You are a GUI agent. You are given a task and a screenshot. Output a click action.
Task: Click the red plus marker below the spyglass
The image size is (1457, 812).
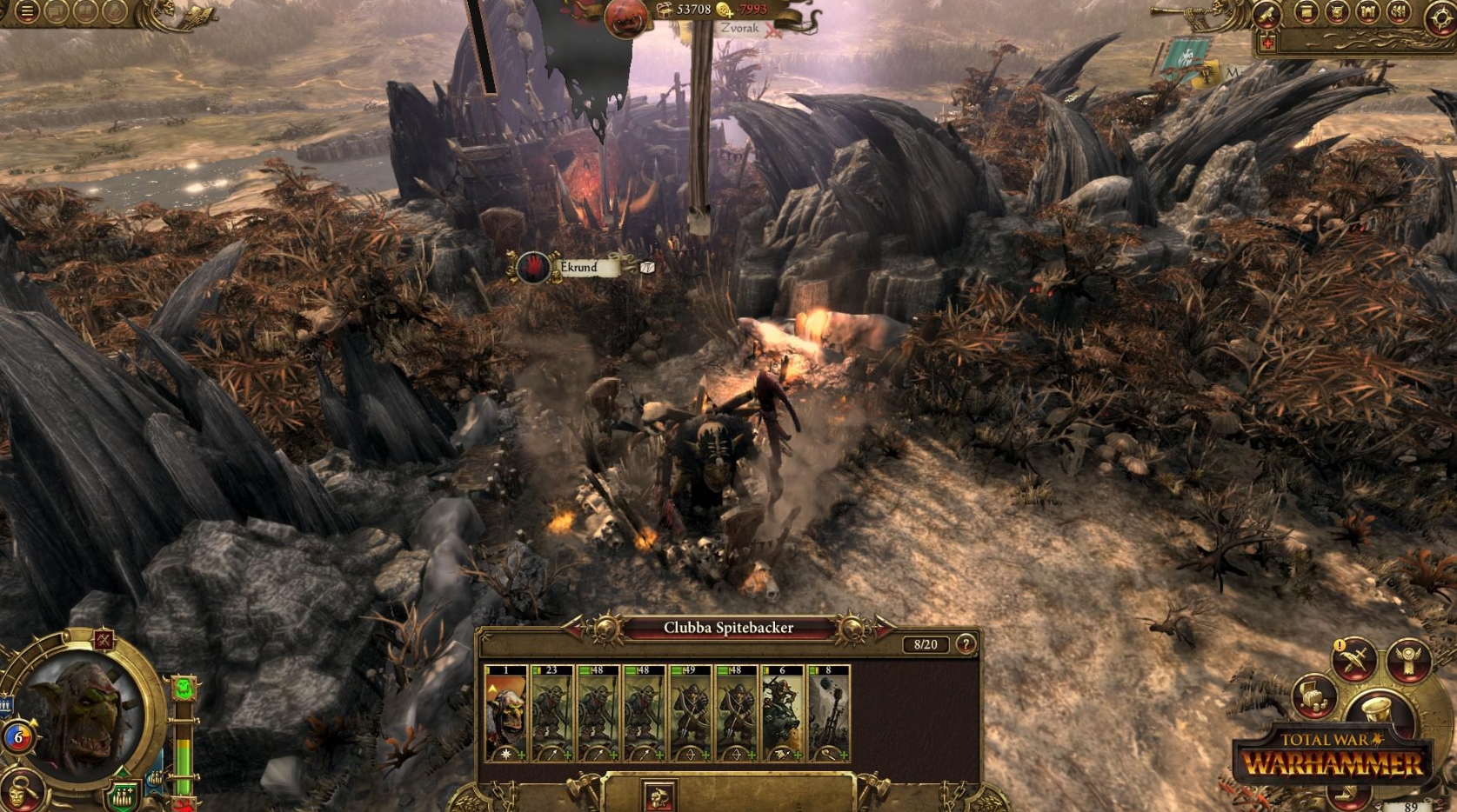[x=1269, y=43]
